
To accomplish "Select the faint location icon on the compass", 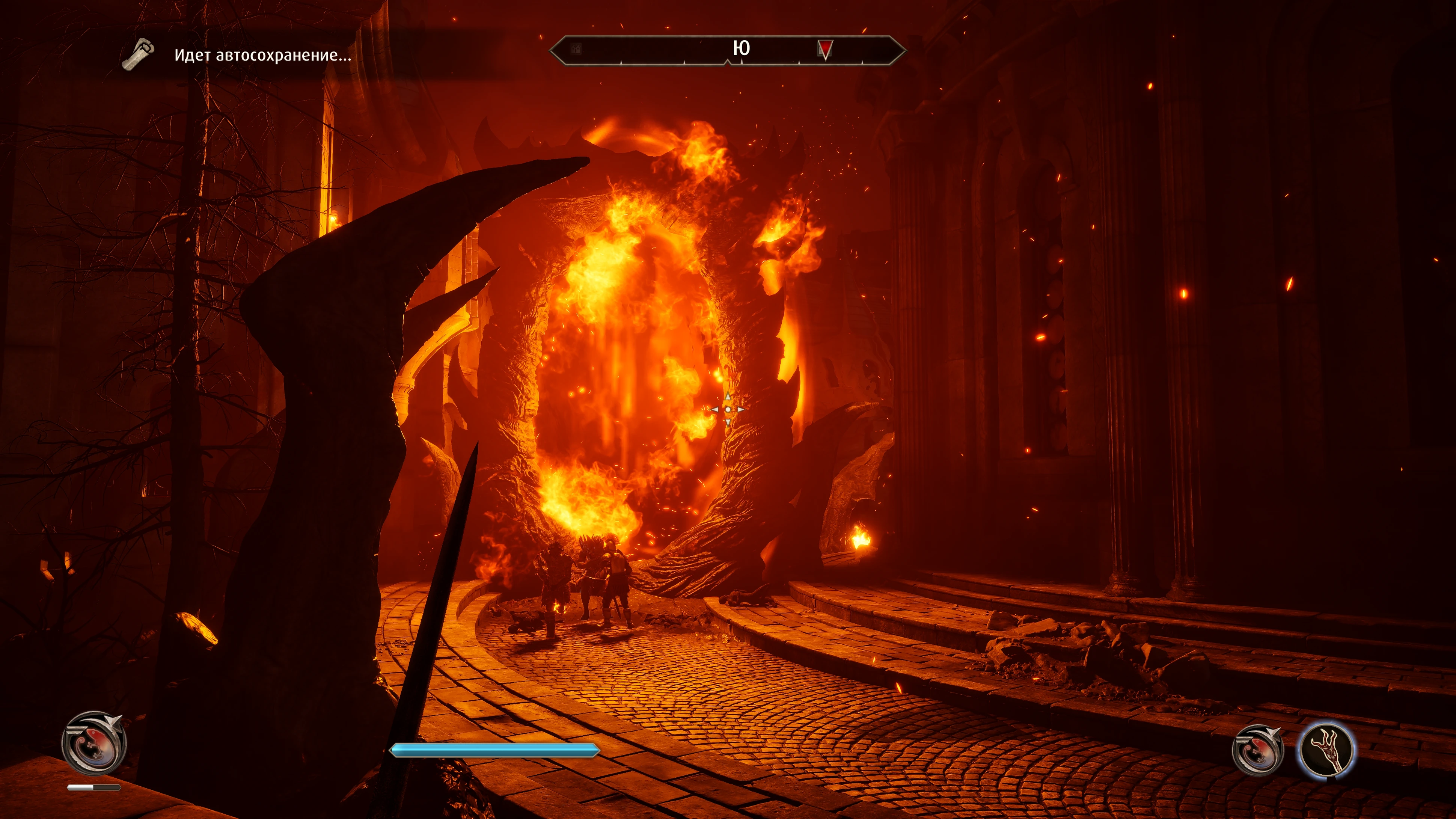I will (x=576, y=49).
